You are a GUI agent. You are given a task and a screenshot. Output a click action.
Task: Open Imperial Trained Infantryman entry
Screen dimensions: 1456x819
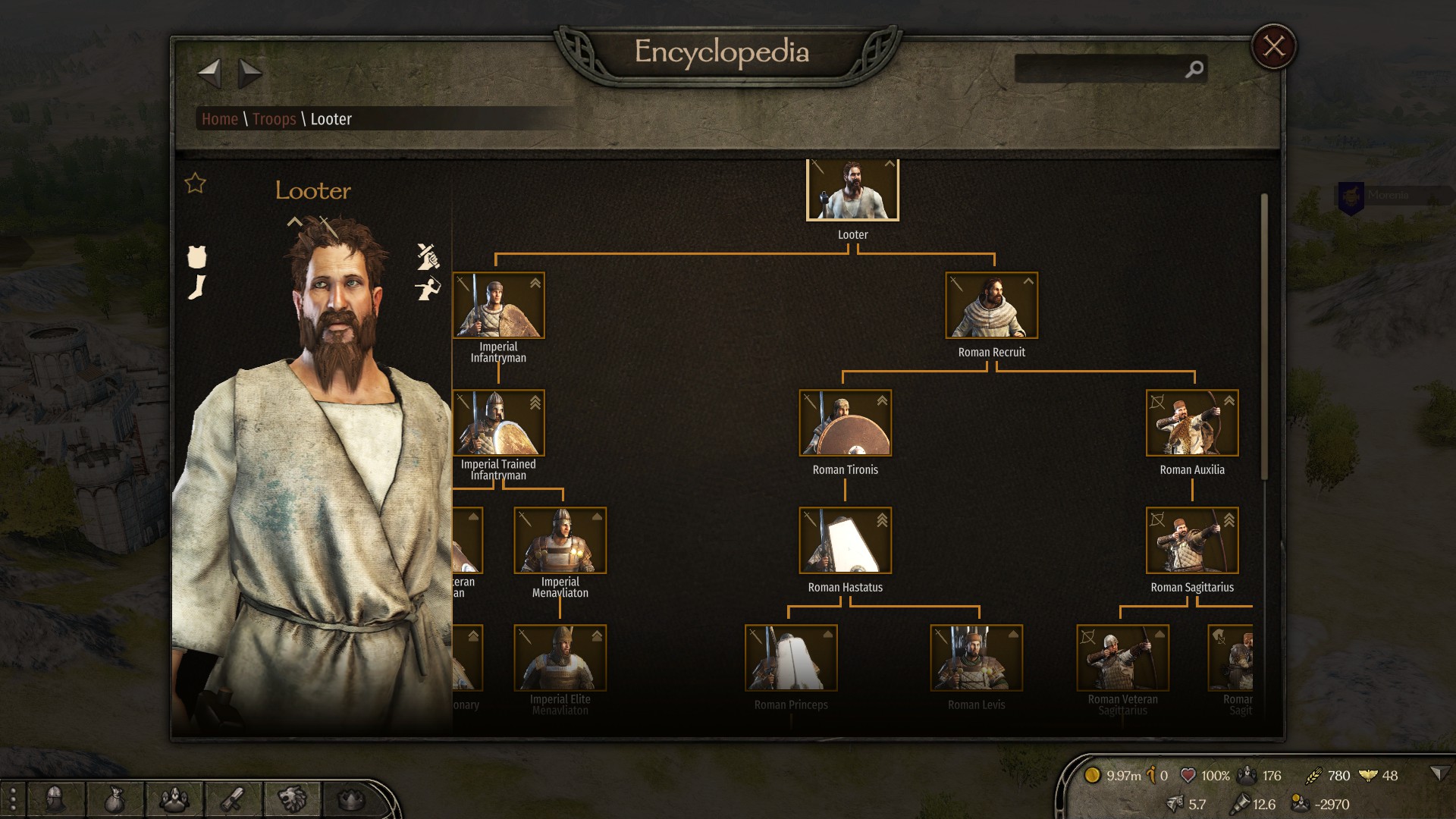pos(498,423)
